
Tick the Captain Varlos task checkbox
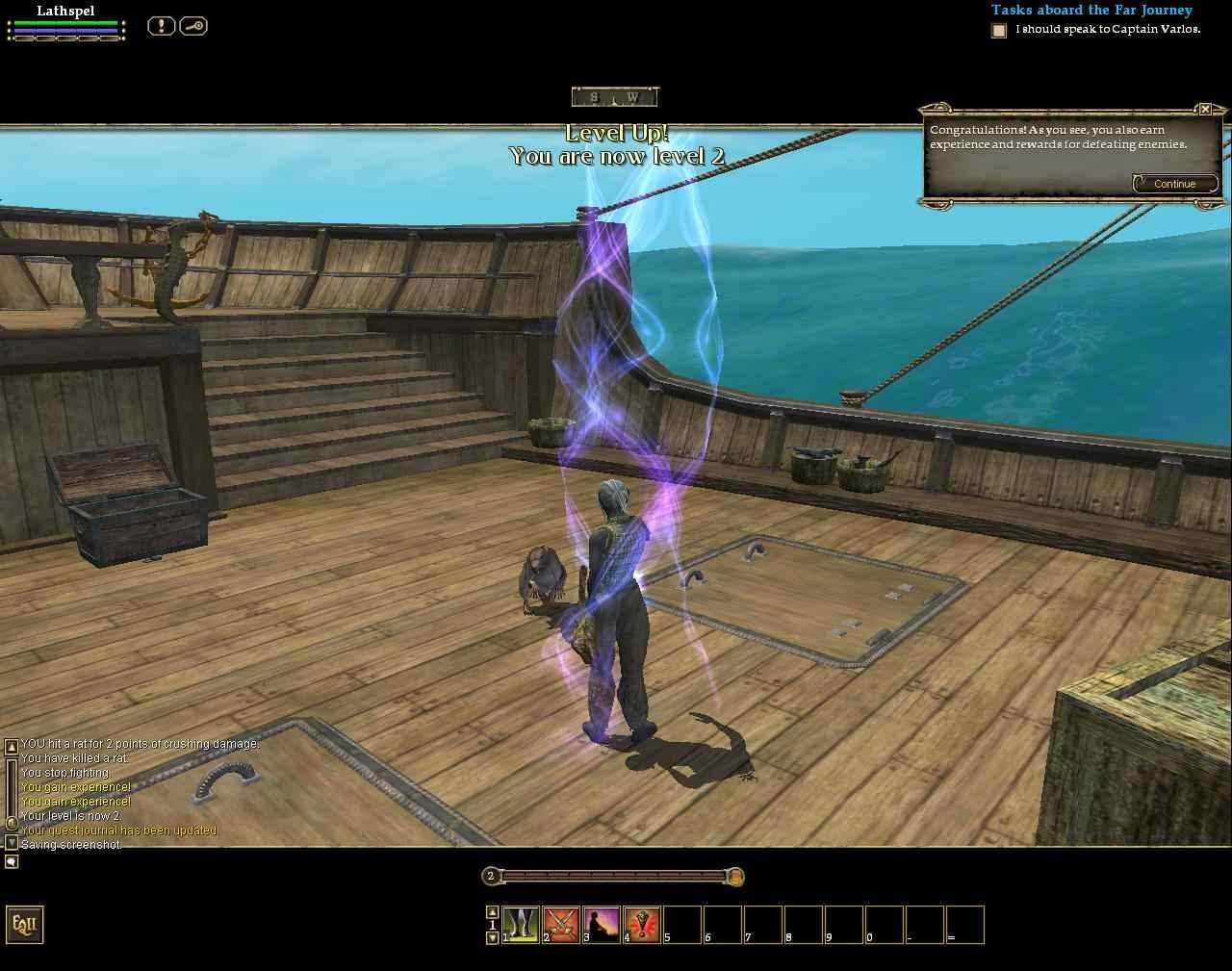[999, 31]
